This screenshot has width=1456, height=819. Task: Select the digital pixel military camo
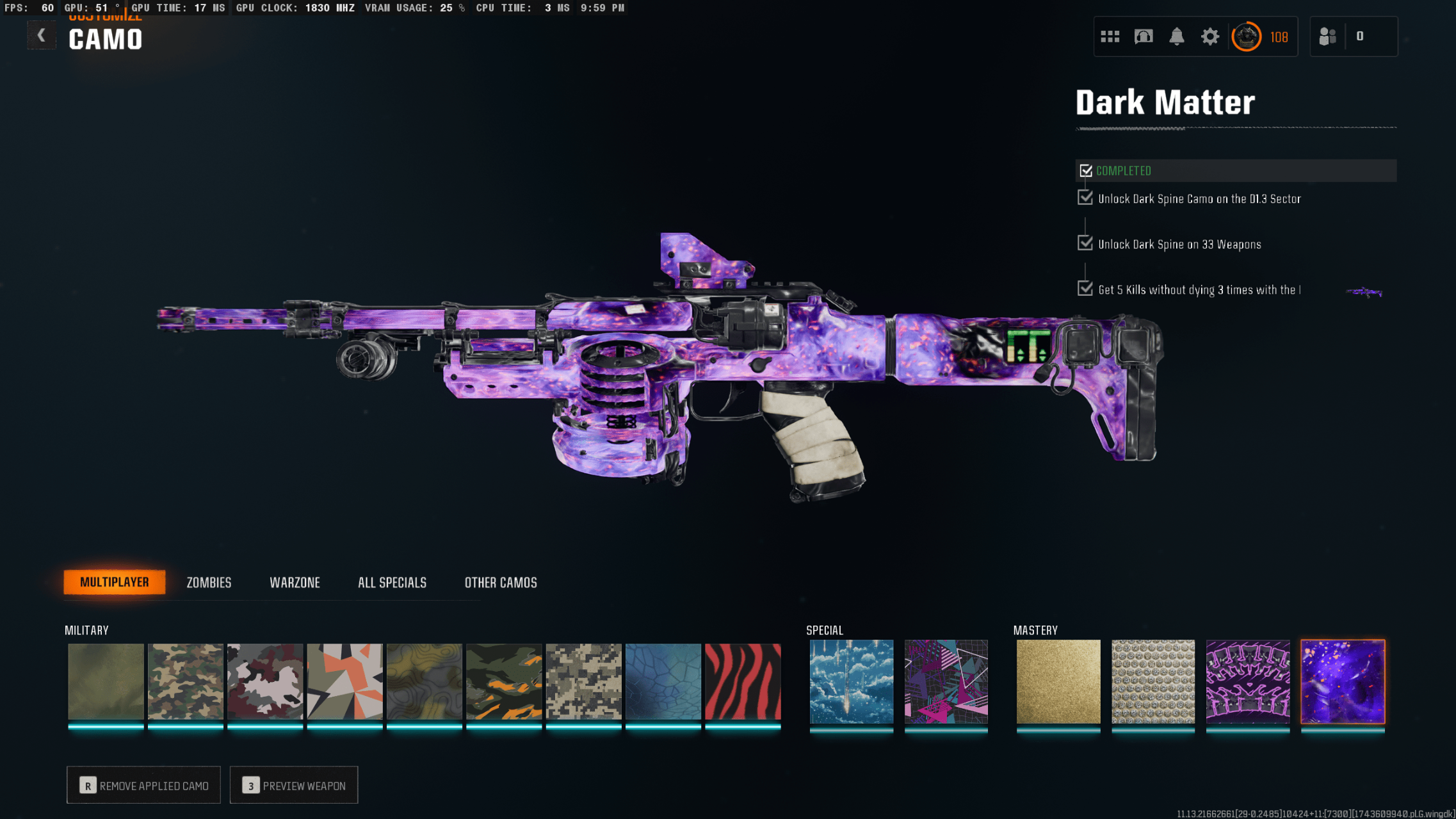584,682
